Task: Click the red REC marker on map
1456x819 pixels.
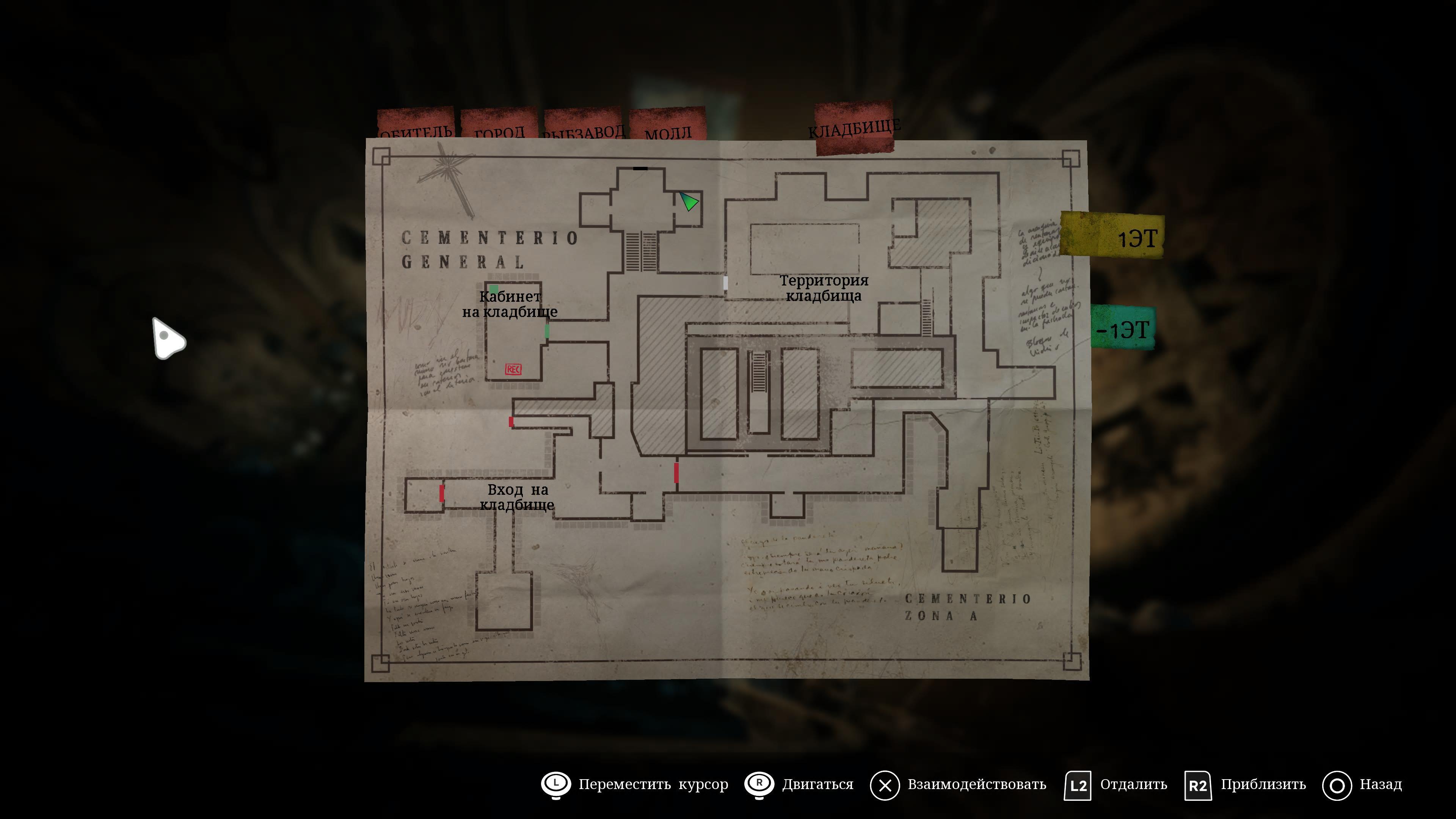Action: pyautogui.click(x=513, y=369)
